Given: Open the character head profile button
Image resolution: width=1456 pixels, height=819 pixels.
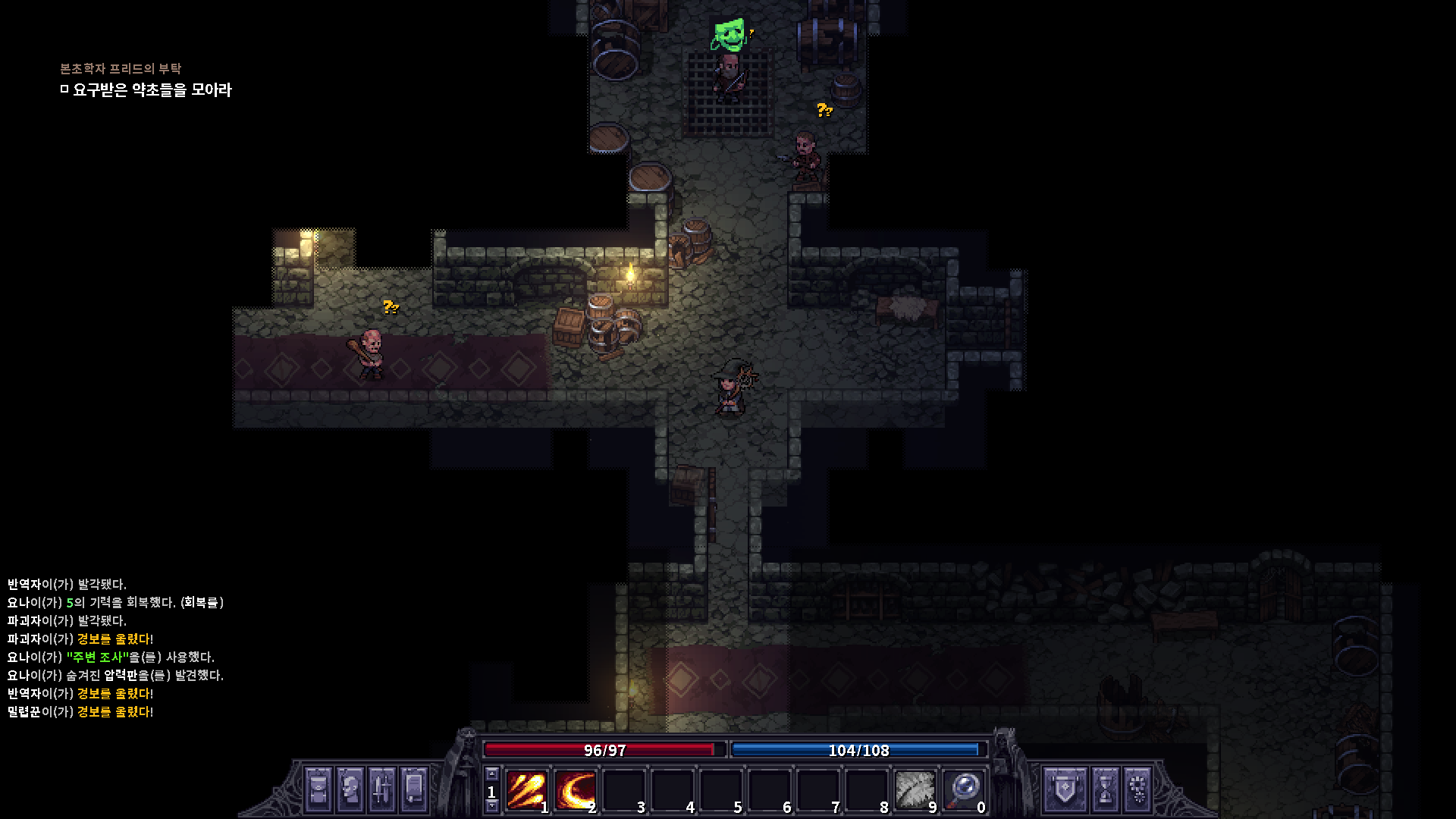Looking at the screenshot, I should [x=350, y=789].
